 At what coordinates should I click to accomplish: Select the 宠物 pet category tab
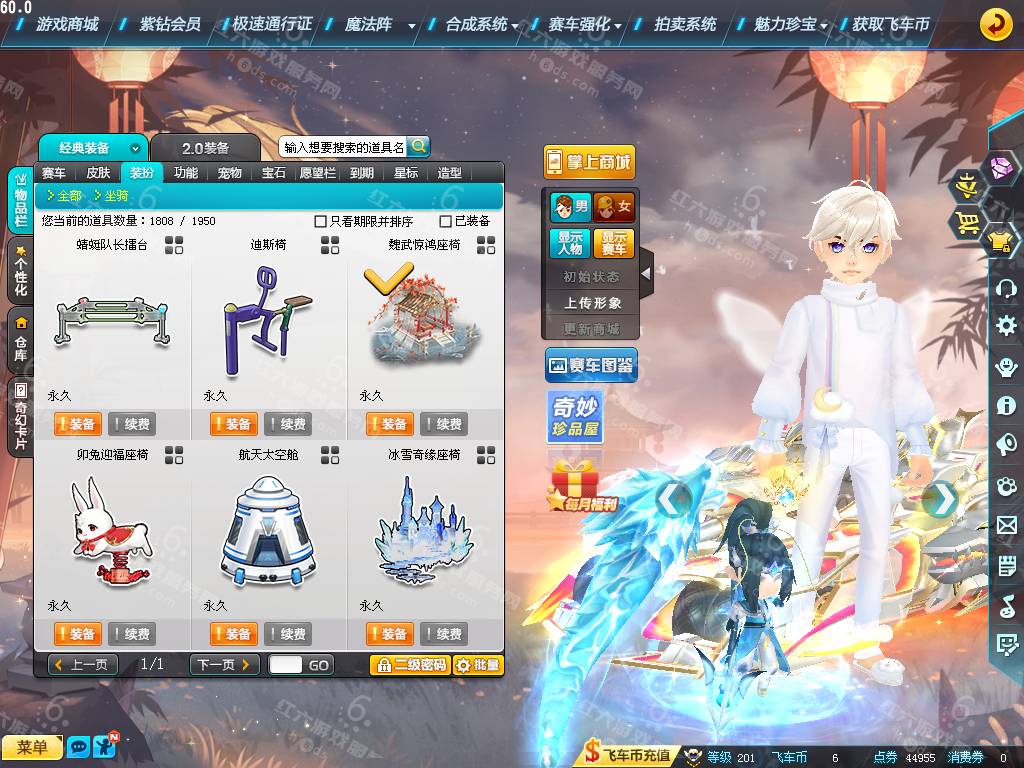coord(230,173)
